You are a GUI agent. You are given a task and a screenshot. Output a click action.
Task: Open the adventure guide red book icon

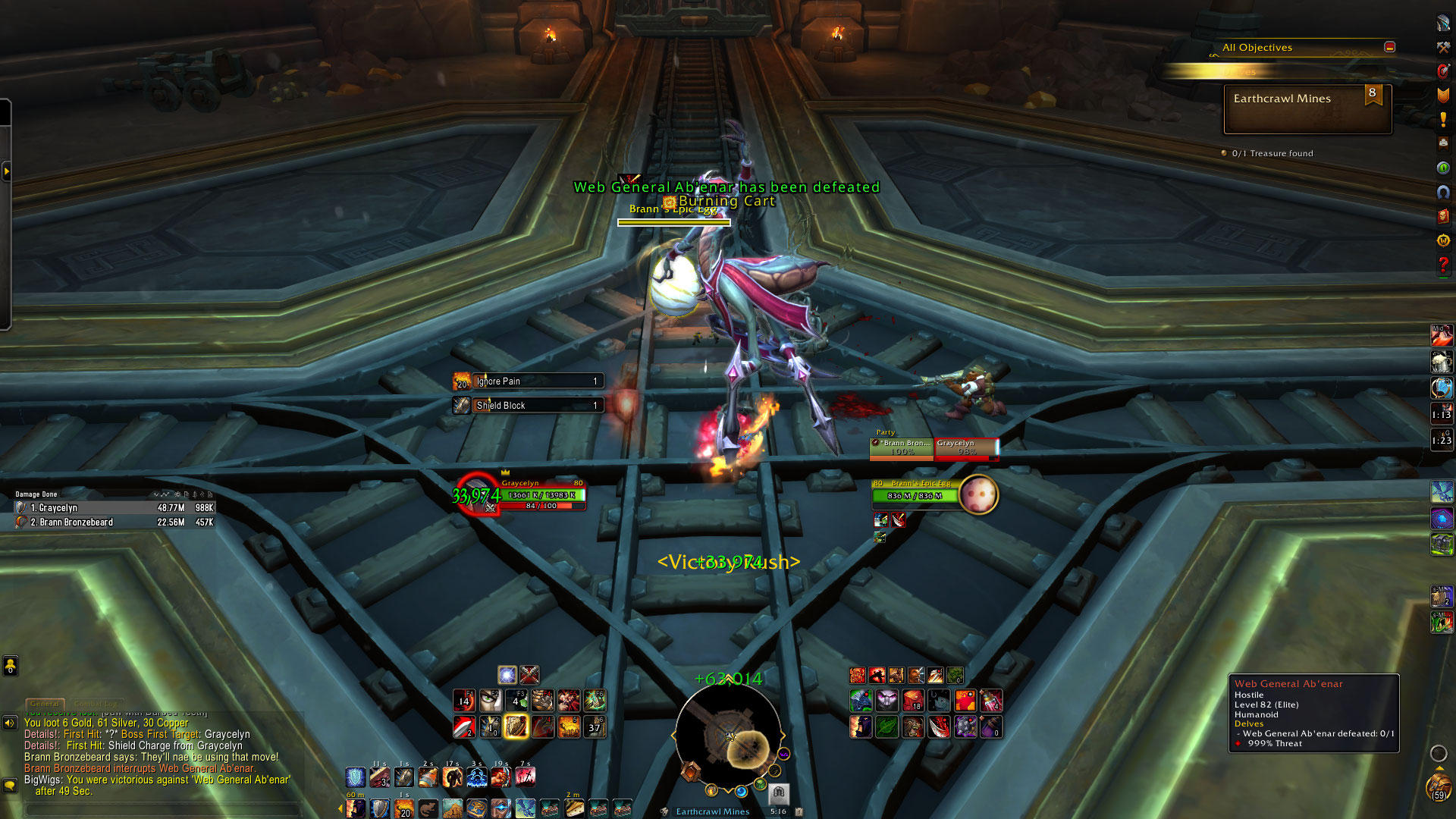point(1443,216)
